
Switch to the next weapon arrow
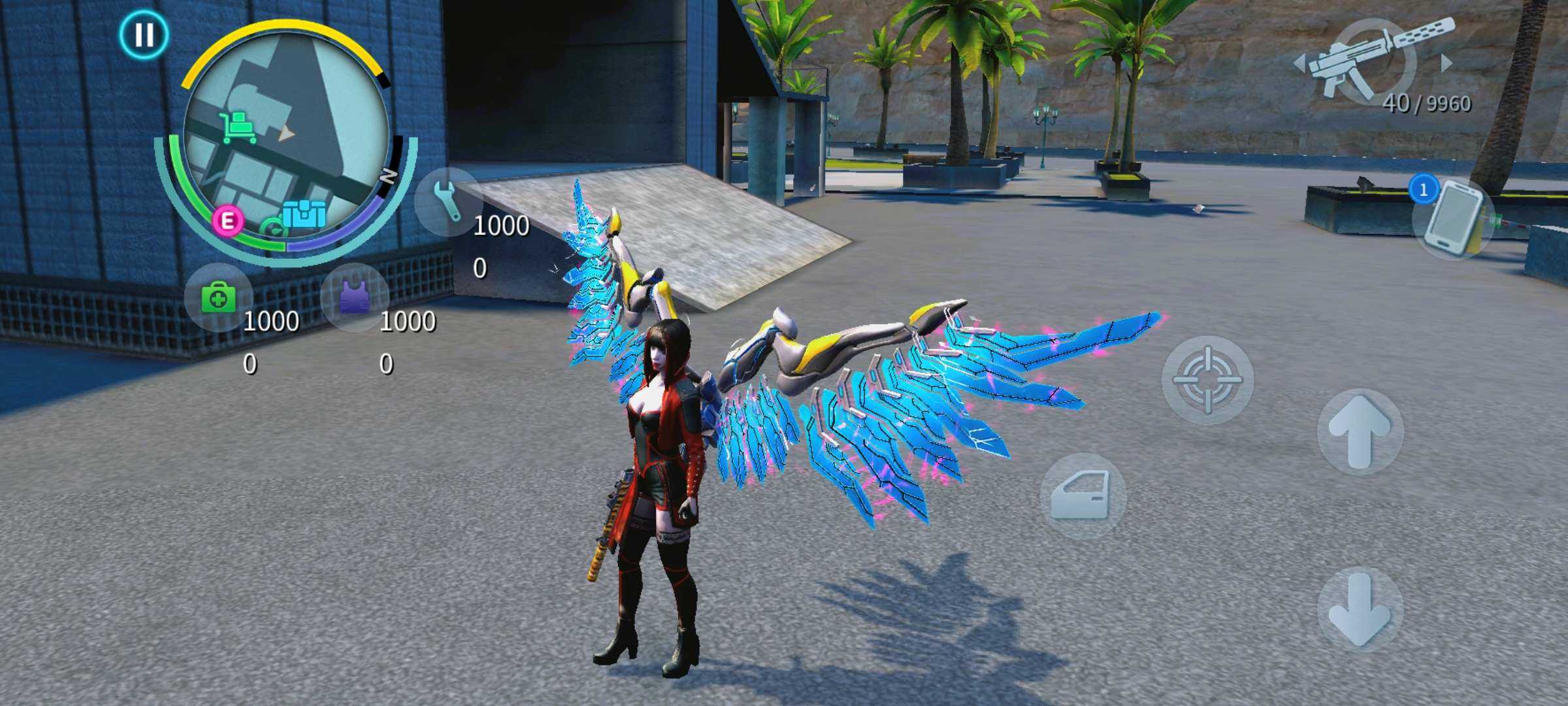point(1447,63)
